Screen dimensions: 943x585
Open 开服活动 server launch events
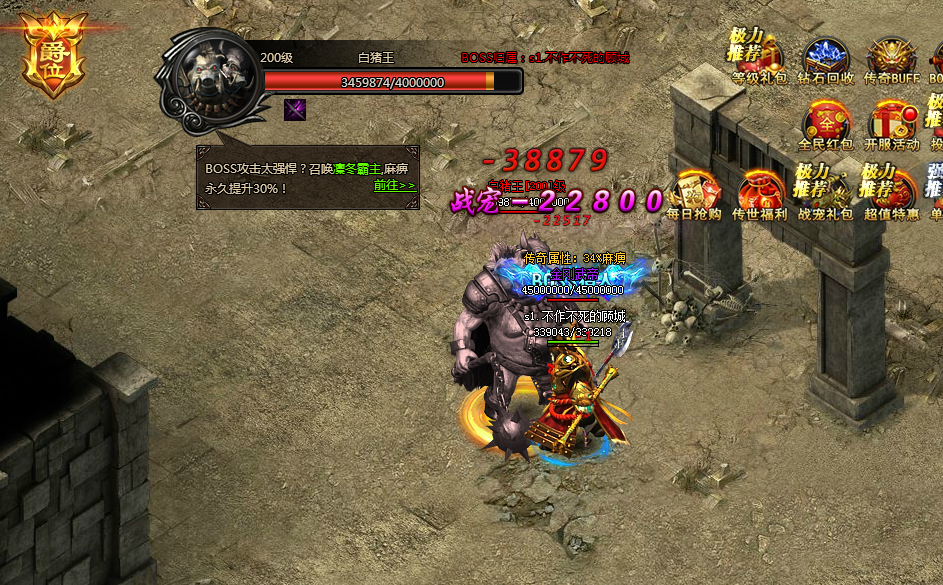(891, 124)
